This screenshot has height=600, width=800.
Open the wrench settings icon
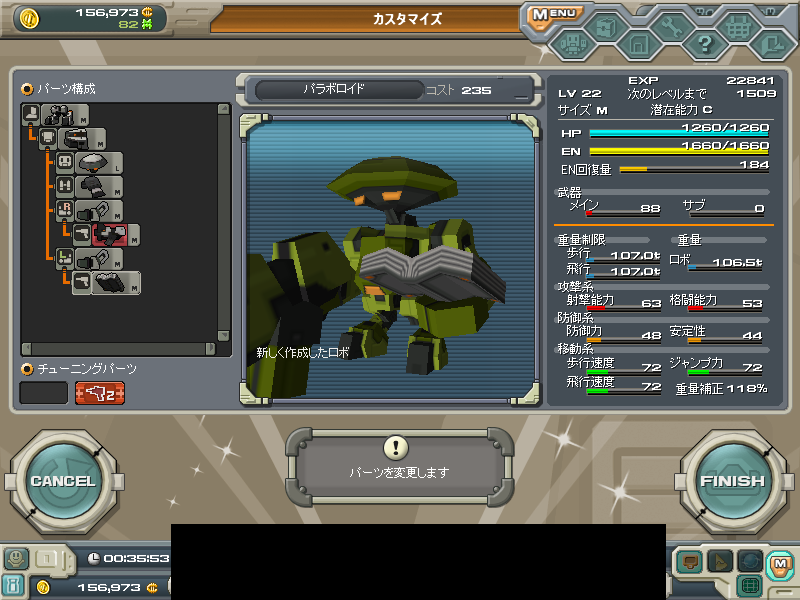672,29
